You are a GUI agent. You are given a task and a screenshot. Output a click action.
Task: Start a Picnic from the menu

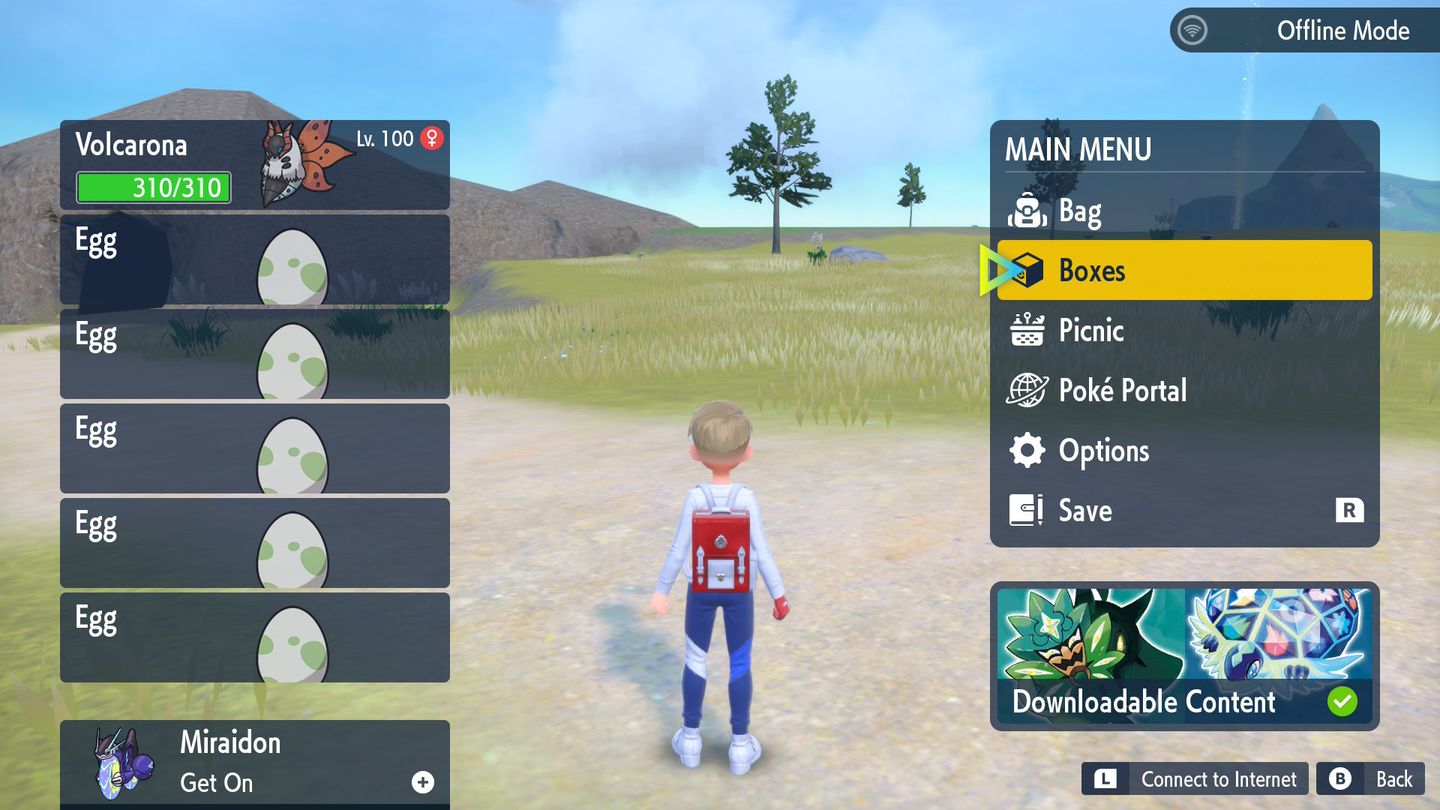(1184, 330)
